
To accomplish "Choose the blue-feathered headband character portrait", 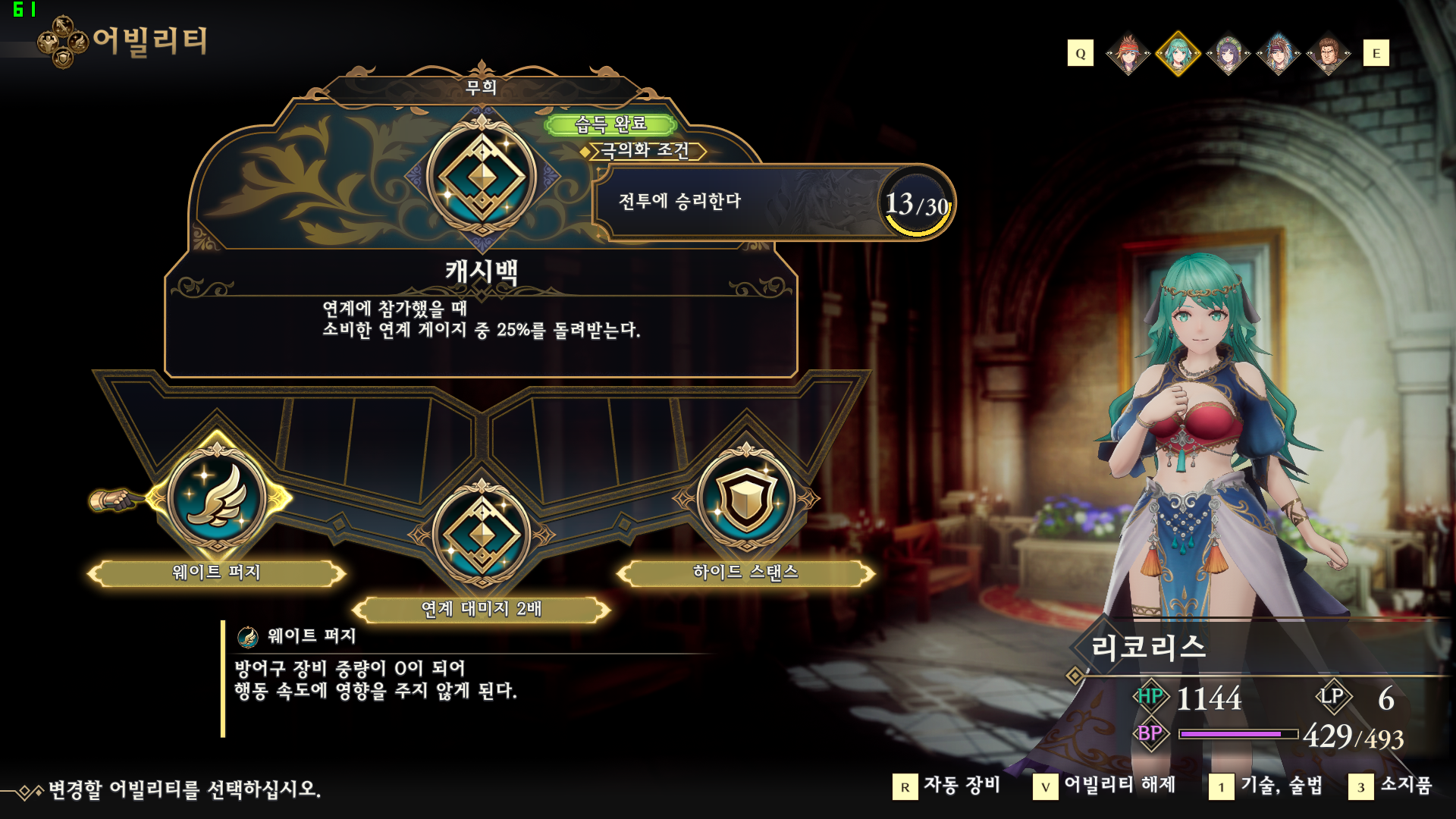I will point(1278,54).
